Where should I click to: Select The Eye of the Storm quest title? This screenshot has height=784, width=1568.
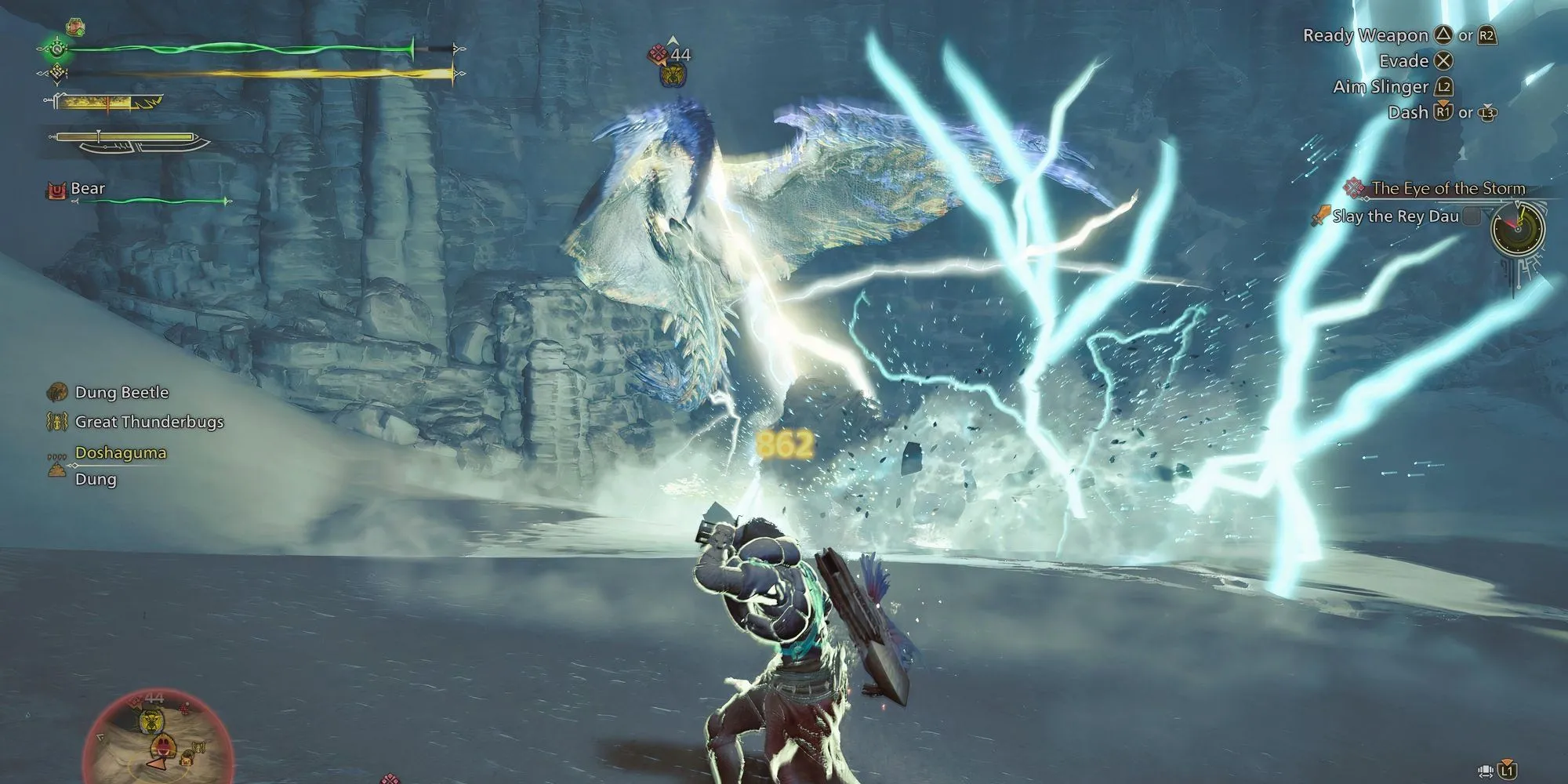[1447, 188]
